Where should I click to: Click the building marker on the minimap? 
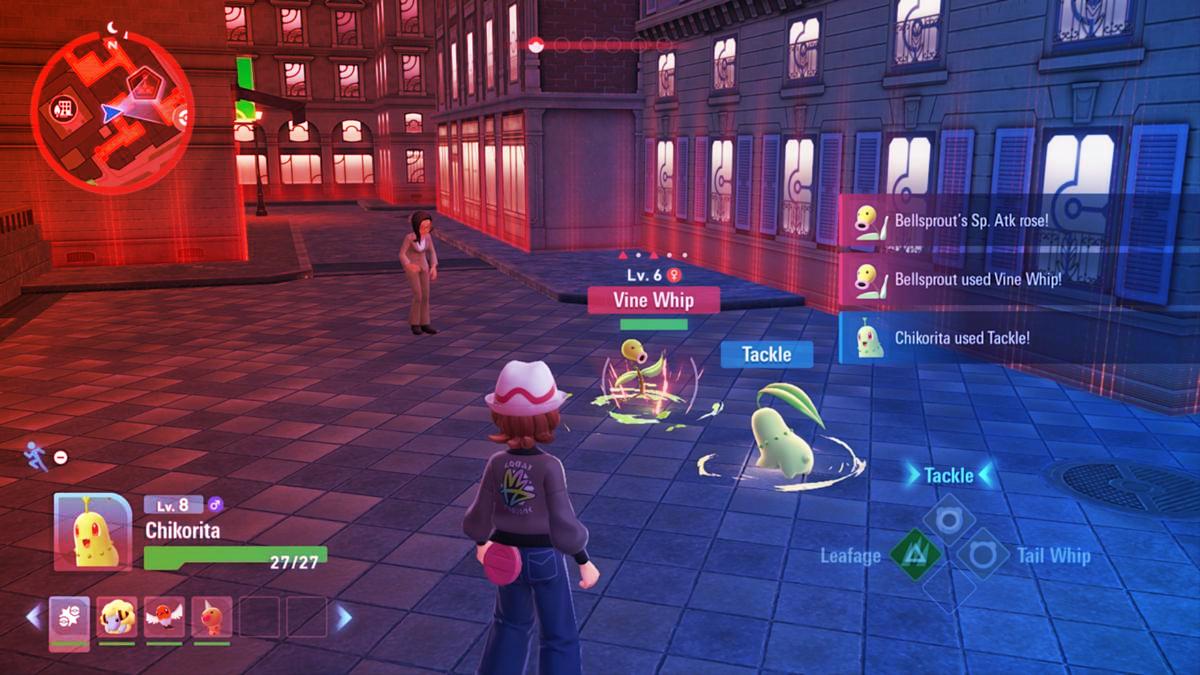[x=63, y=107]
